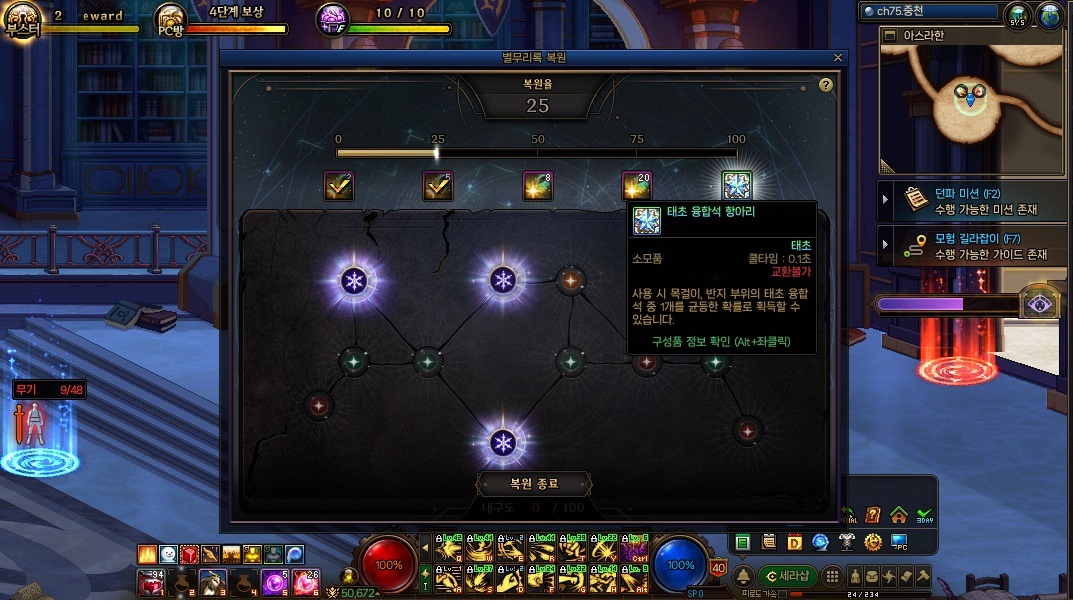
Task: Open the green home icon menu
Action: click(x=898, y=515)
